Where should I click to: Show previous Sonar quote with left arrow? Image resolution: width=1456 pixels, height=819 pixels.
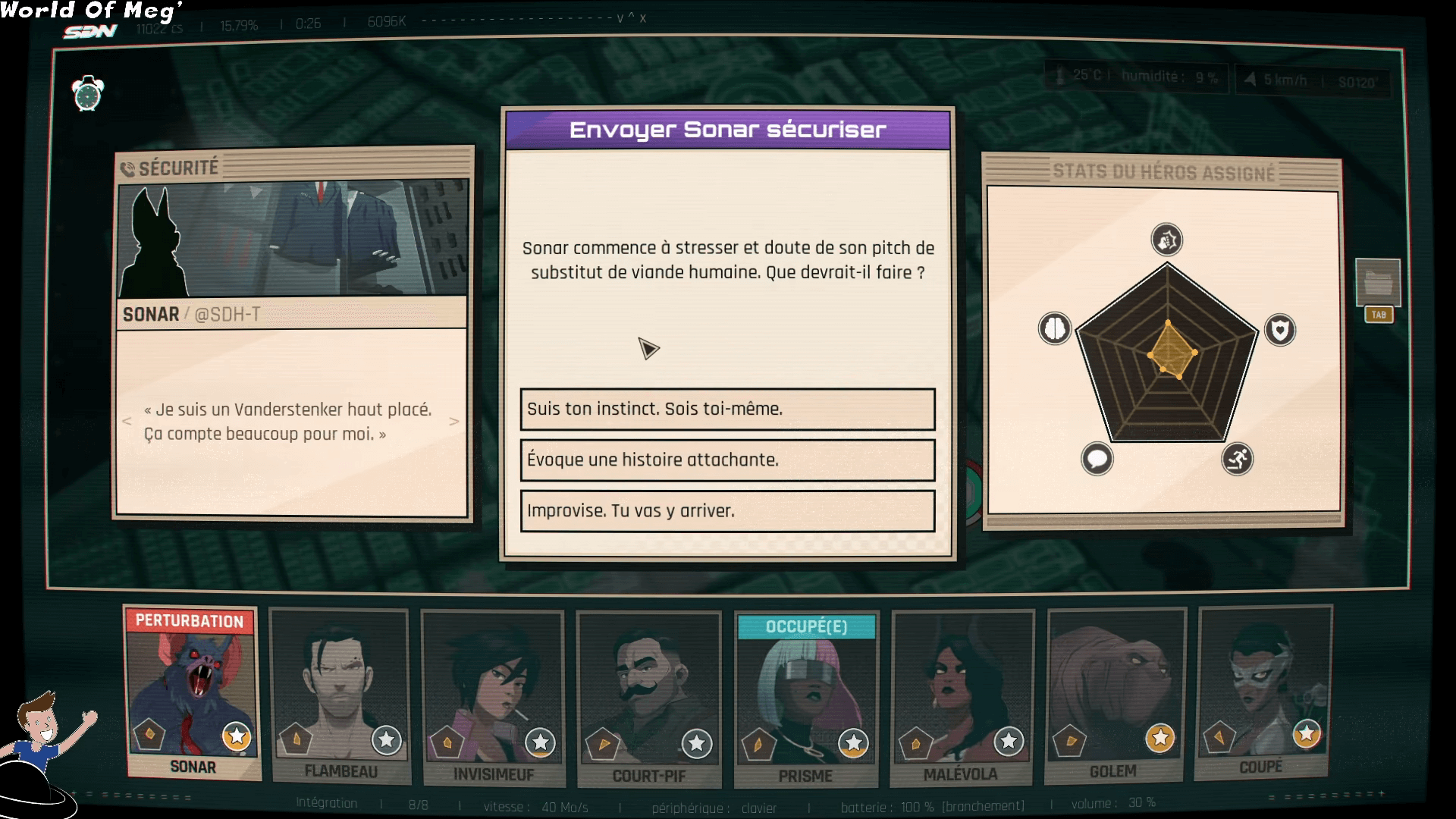pos(127,422)
